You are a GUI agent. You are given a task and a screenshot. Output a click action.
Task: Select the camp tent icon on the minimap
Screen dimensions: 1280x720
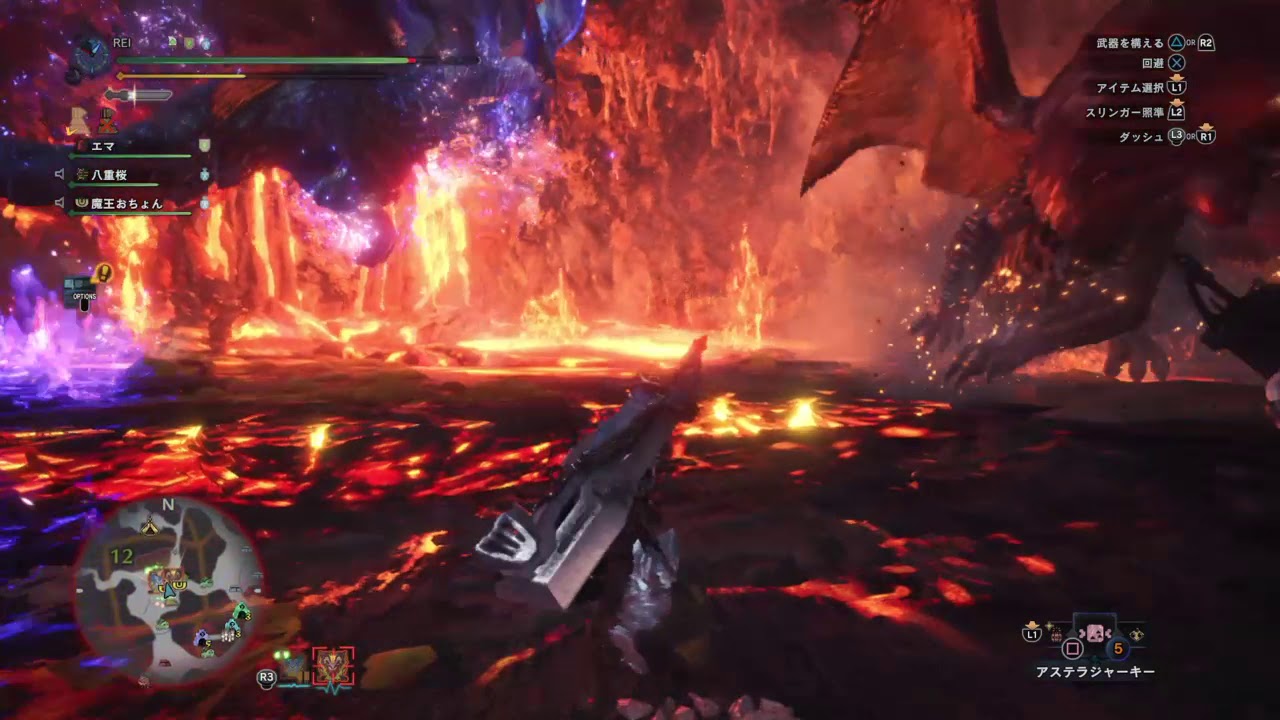150,527
